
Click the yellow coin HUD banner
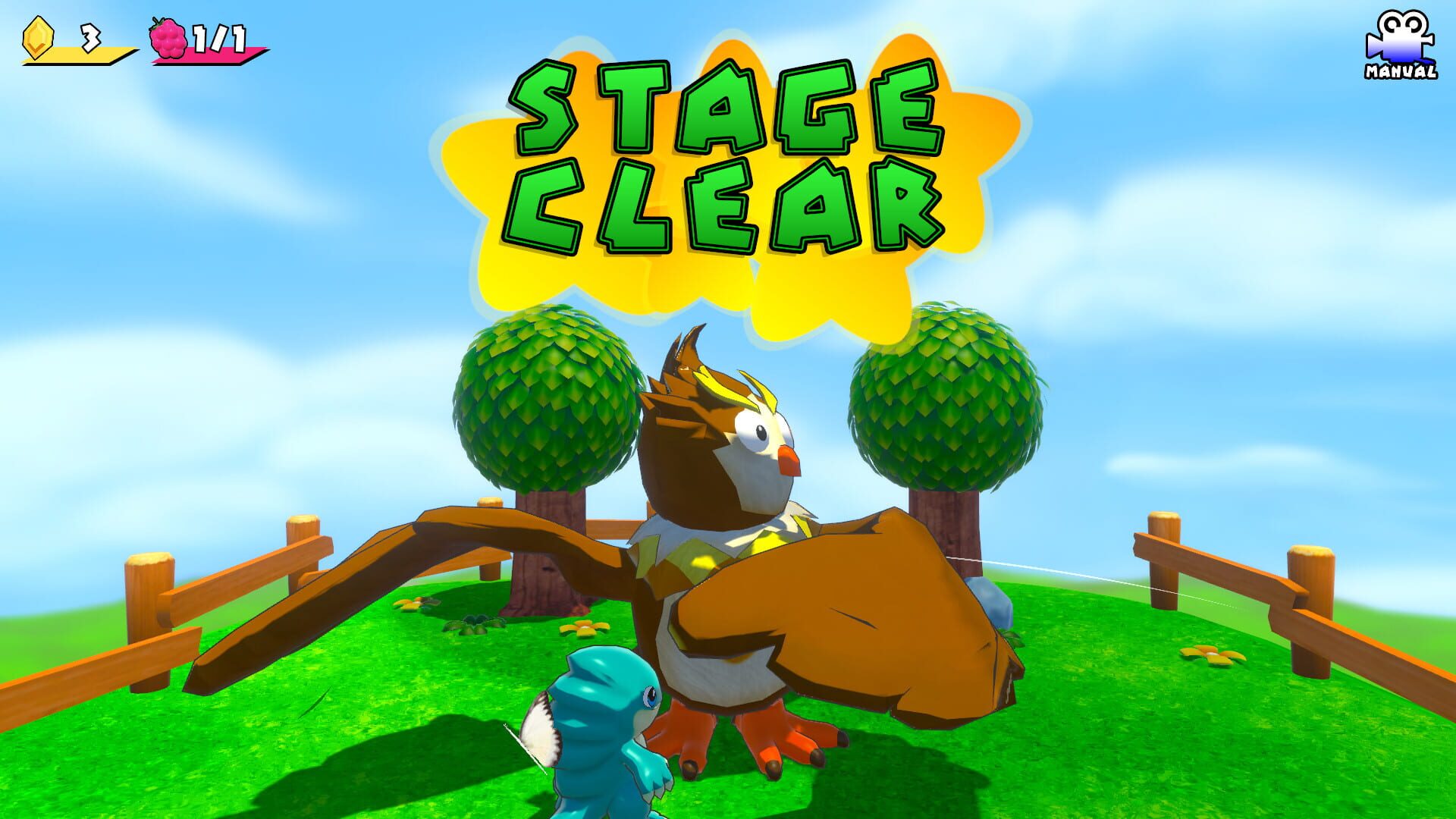click(83, 53)
